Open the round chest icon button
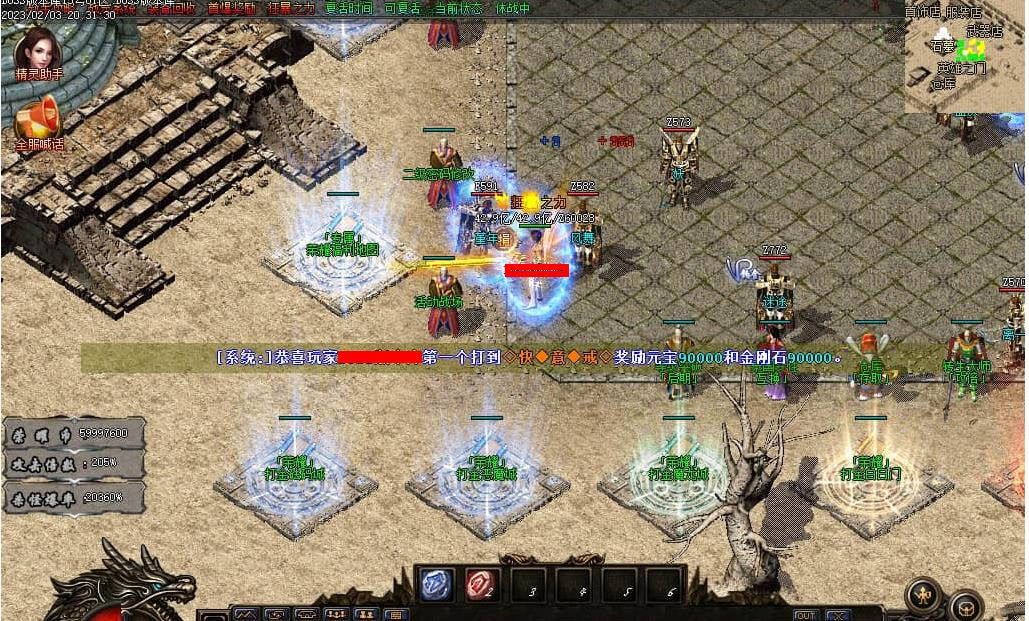 966,605
